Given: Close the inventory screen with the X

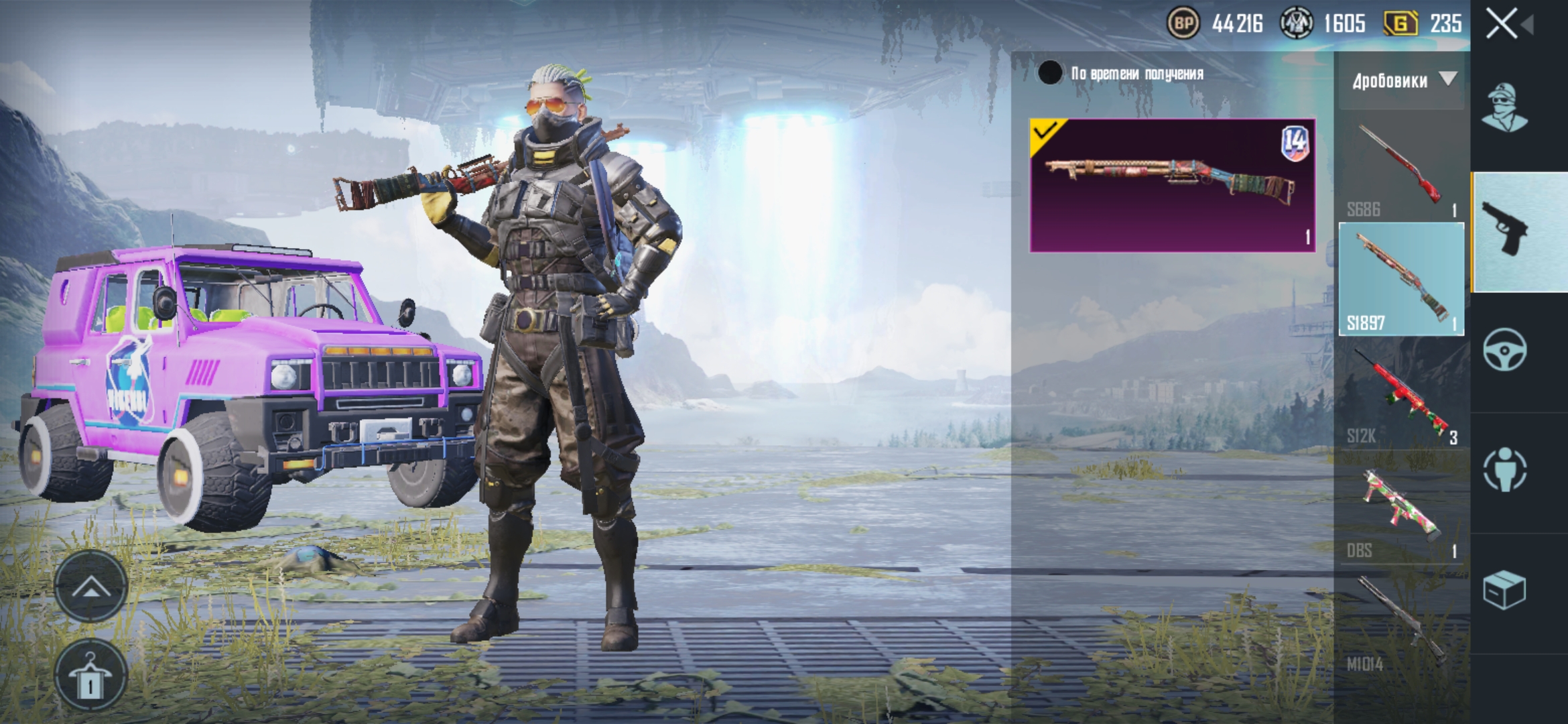Looking at the screenshot, I should tap(1502, 25).
